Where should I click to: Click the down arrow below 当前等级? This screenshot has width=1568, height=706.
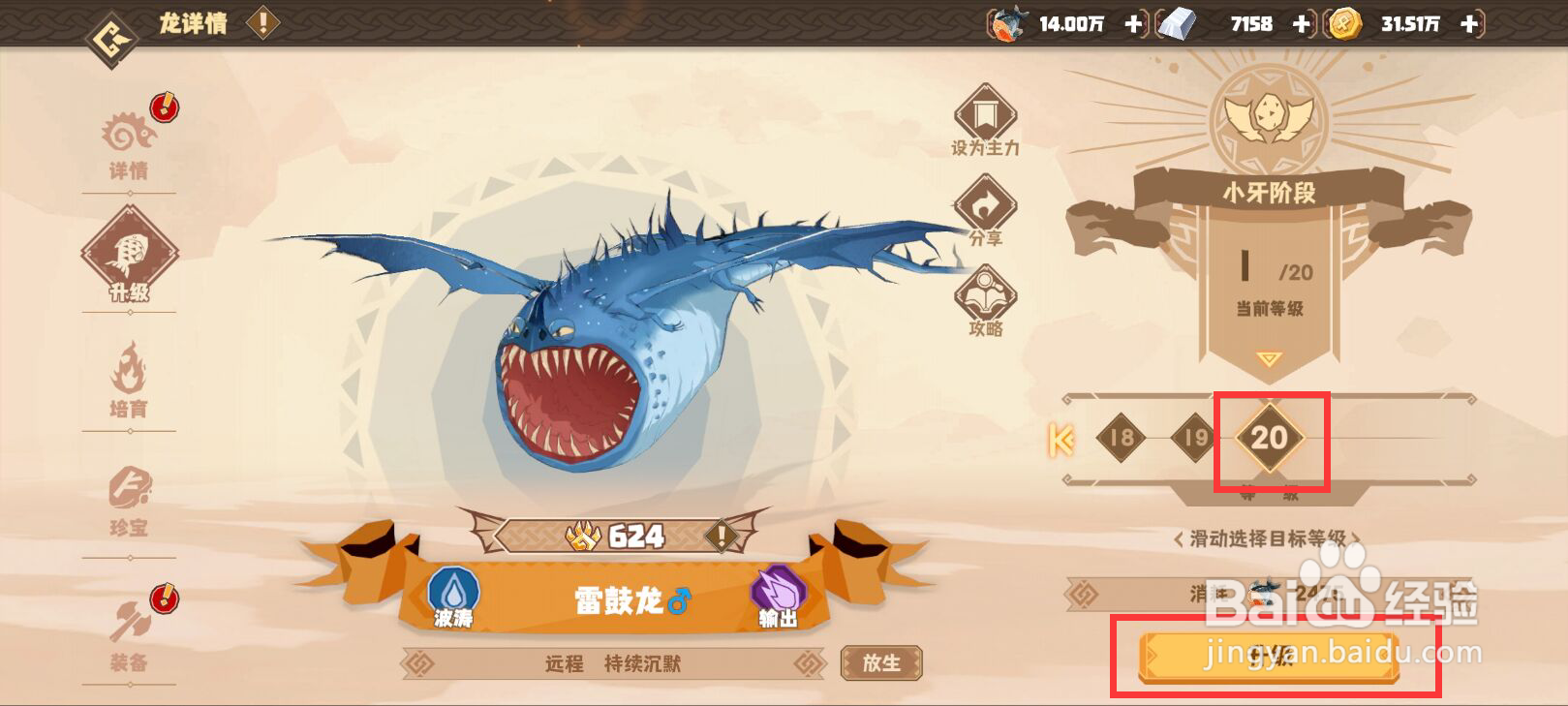(x=1269, y=358)
